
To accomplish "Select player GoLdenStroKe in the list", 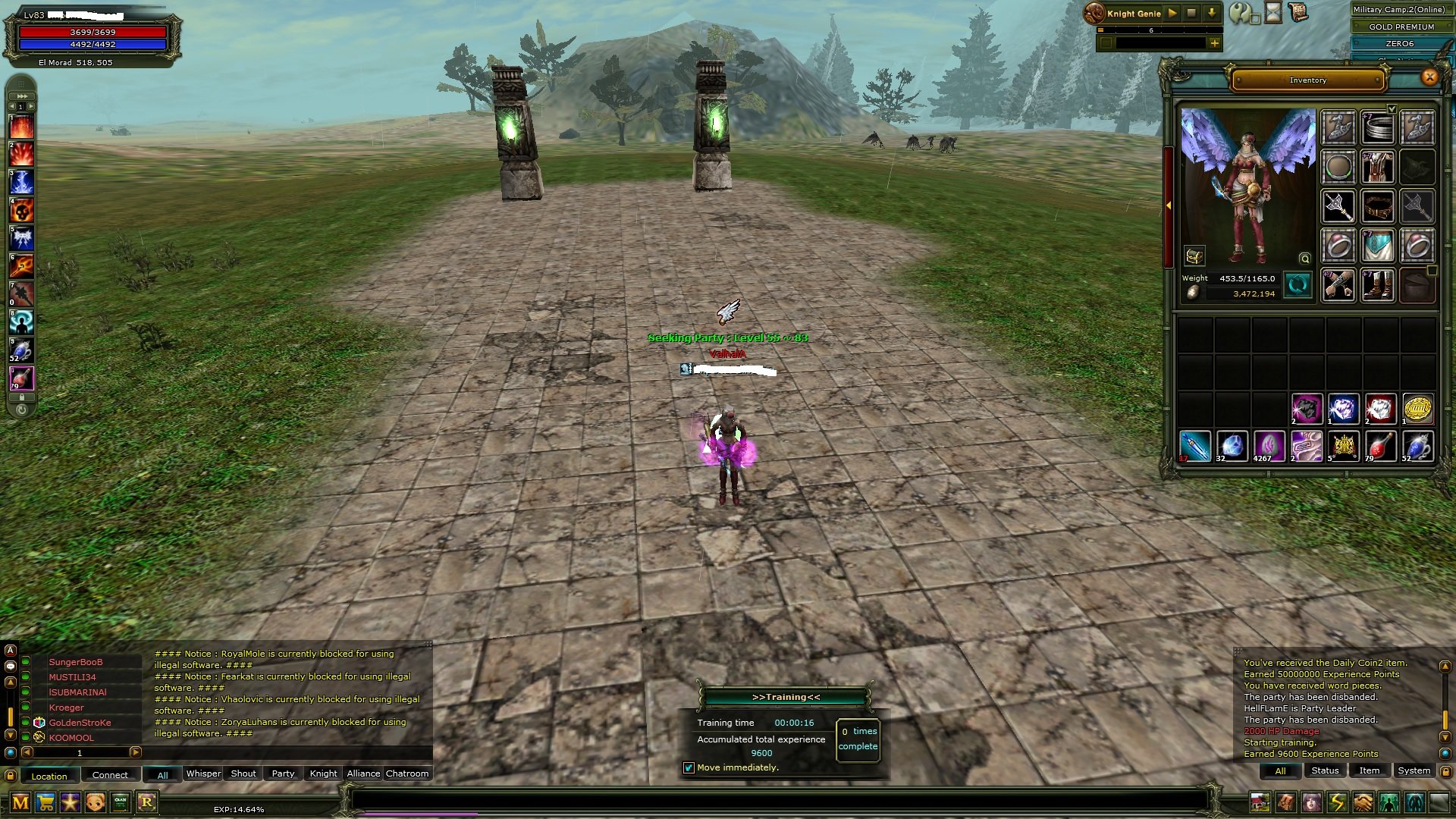I will (80, 723).
